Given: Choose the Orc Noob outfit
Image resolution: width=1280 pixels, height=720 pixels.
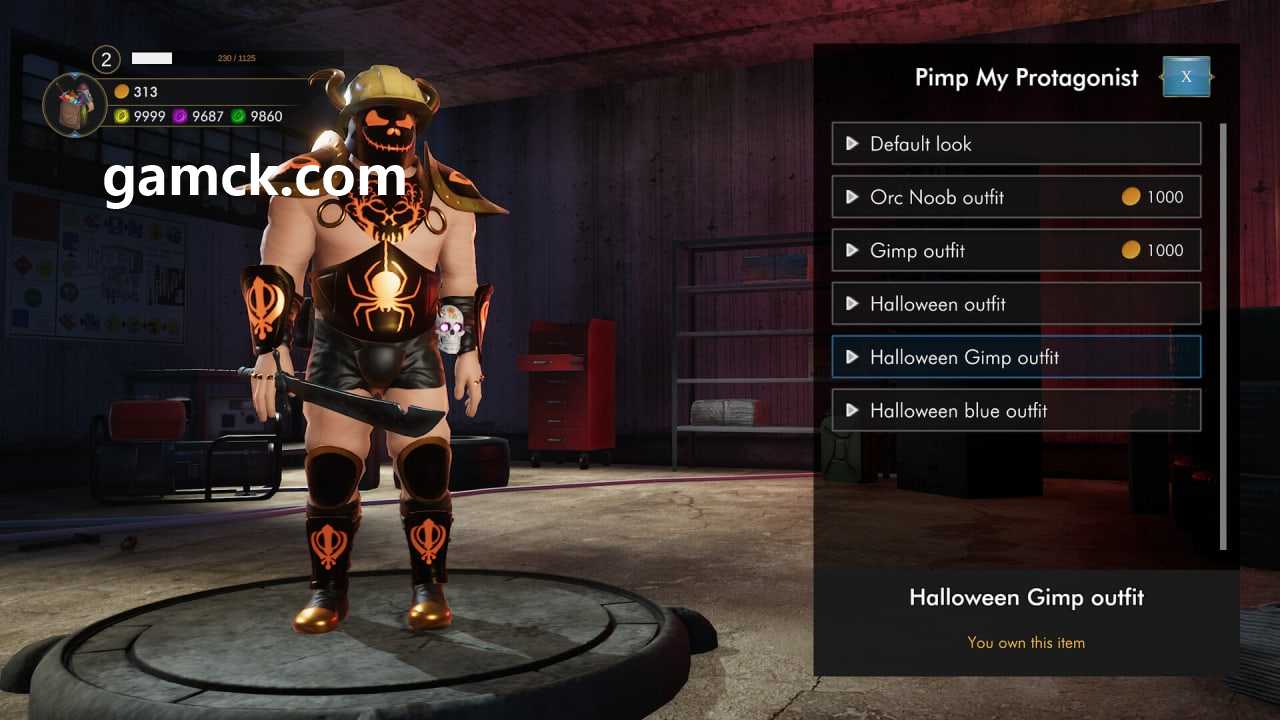Looking at the screenshot, I should (x=1015, y=197).
